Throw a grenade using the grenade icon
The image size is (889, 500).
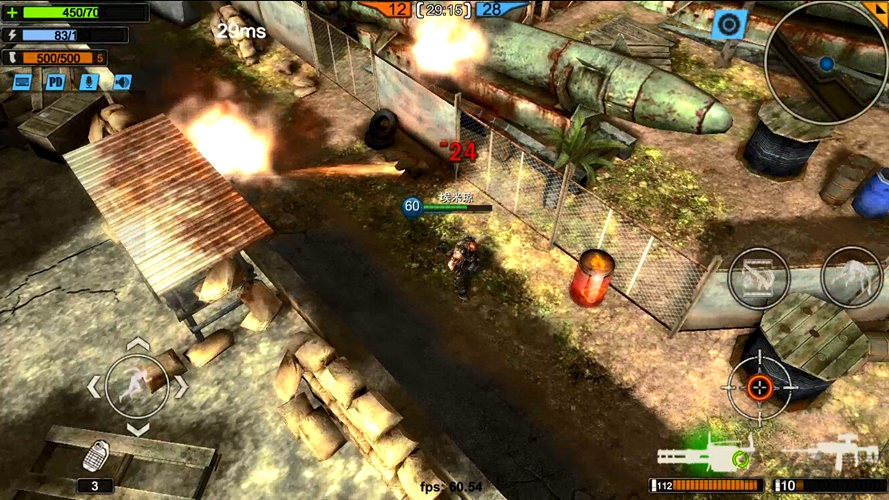(x=97, y=456)
